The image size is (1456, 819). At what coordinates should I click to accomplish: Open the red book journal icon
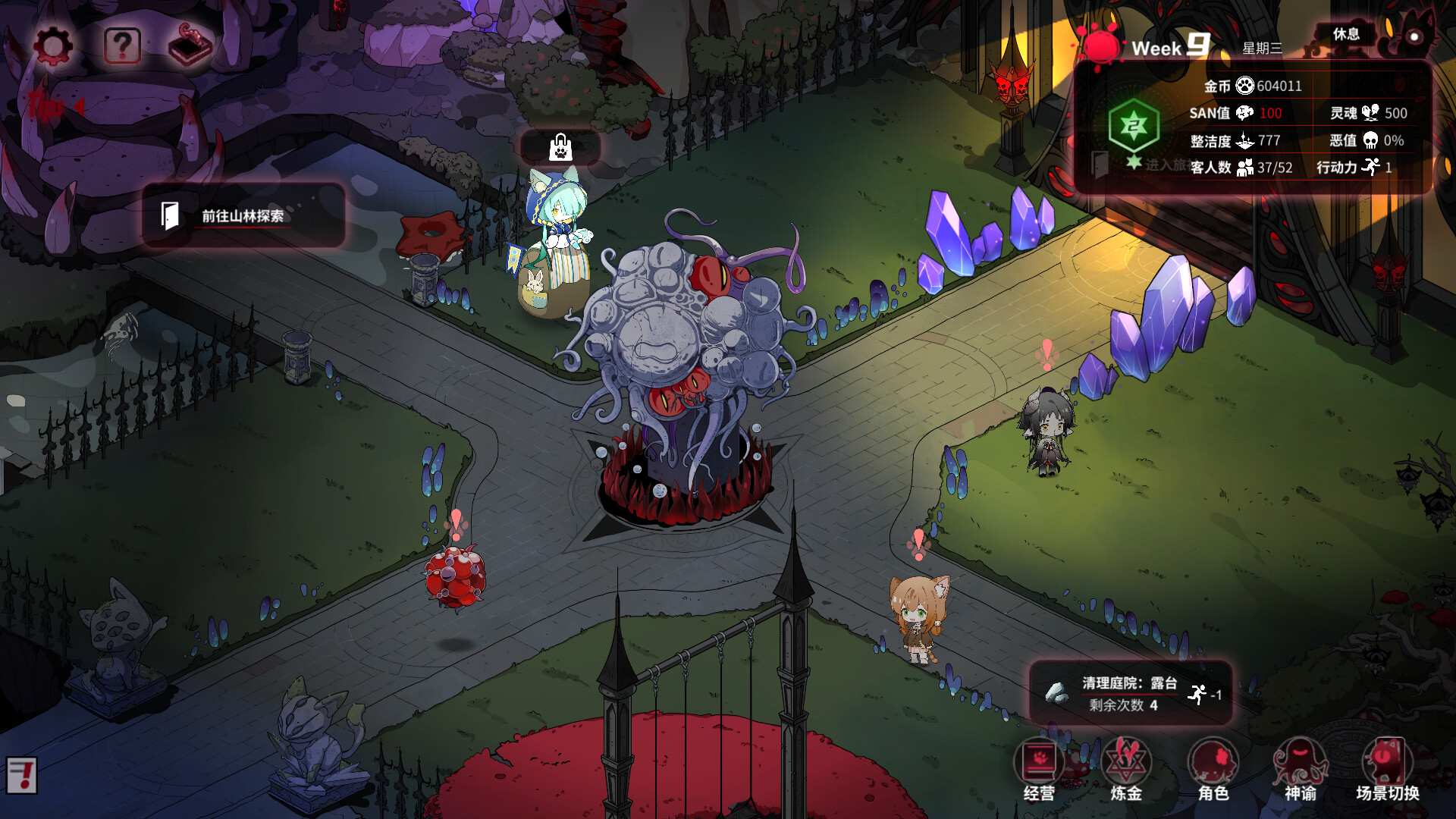[190, 45]
